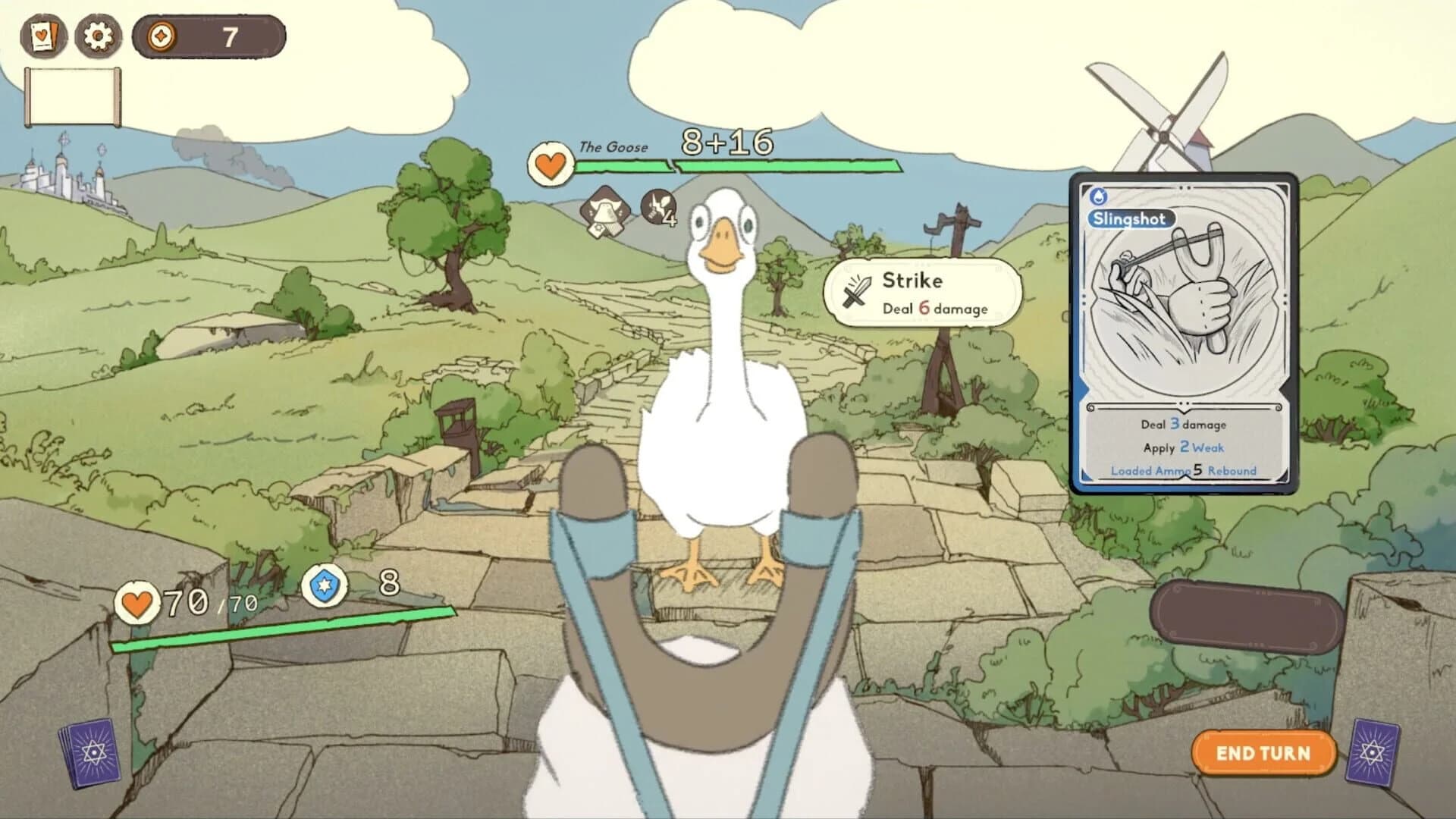This screenshot has height=819, width=1456.
Task: Click The Goose's heart health icon
Action: tap(550, 164)
